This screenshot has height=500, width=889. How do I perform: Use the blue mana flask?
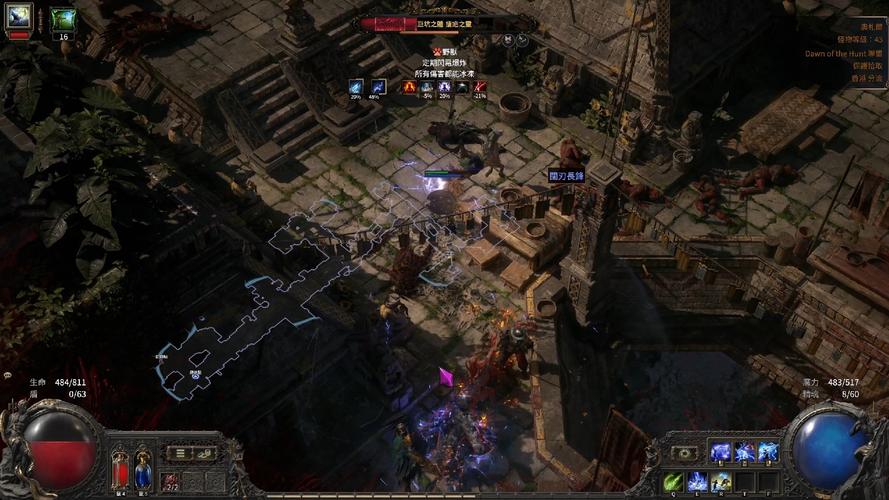point(143,469)
